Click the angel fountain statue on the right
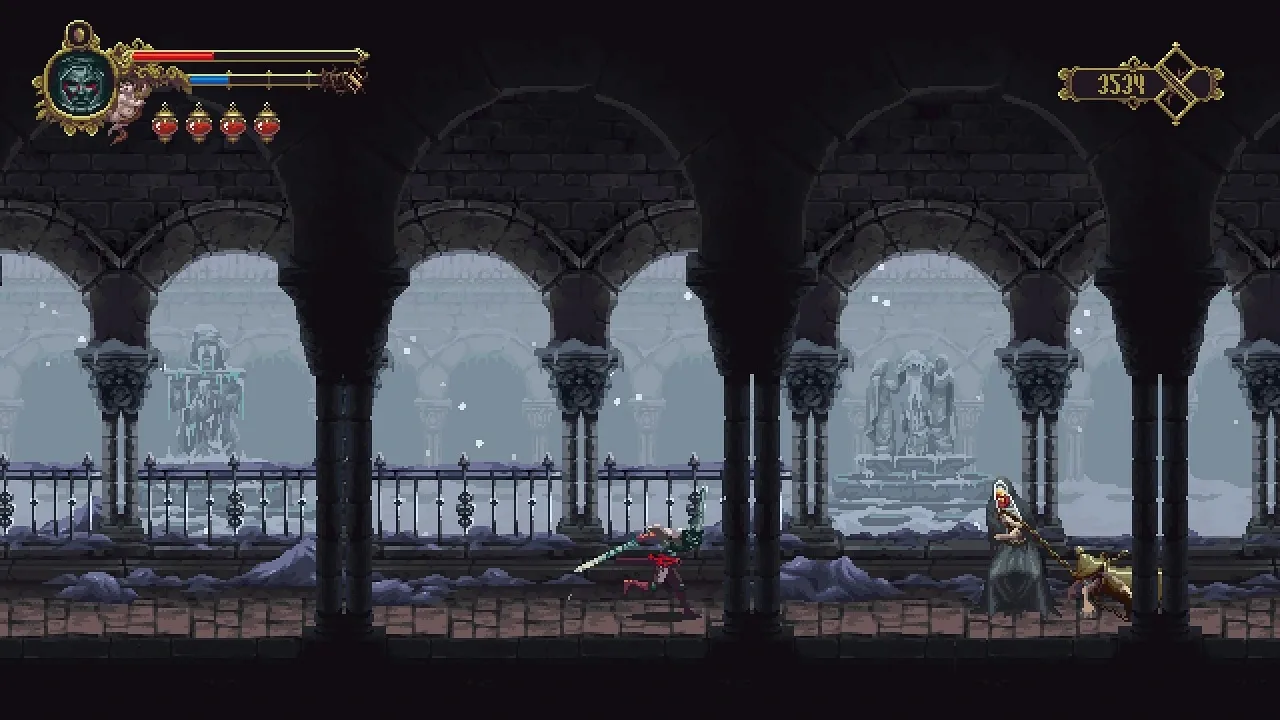The image size is (1280, 720). 915,400
